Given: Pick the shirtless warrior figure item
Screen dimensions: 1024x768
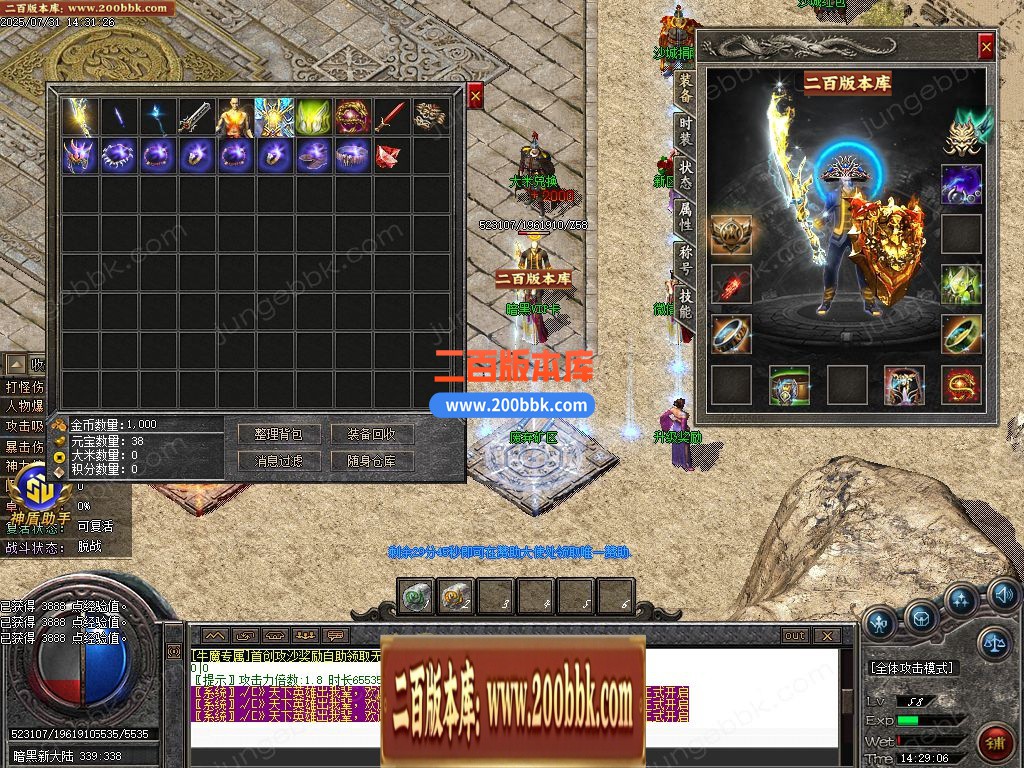Looking at the screenshot, I should [x=235, y=117].
